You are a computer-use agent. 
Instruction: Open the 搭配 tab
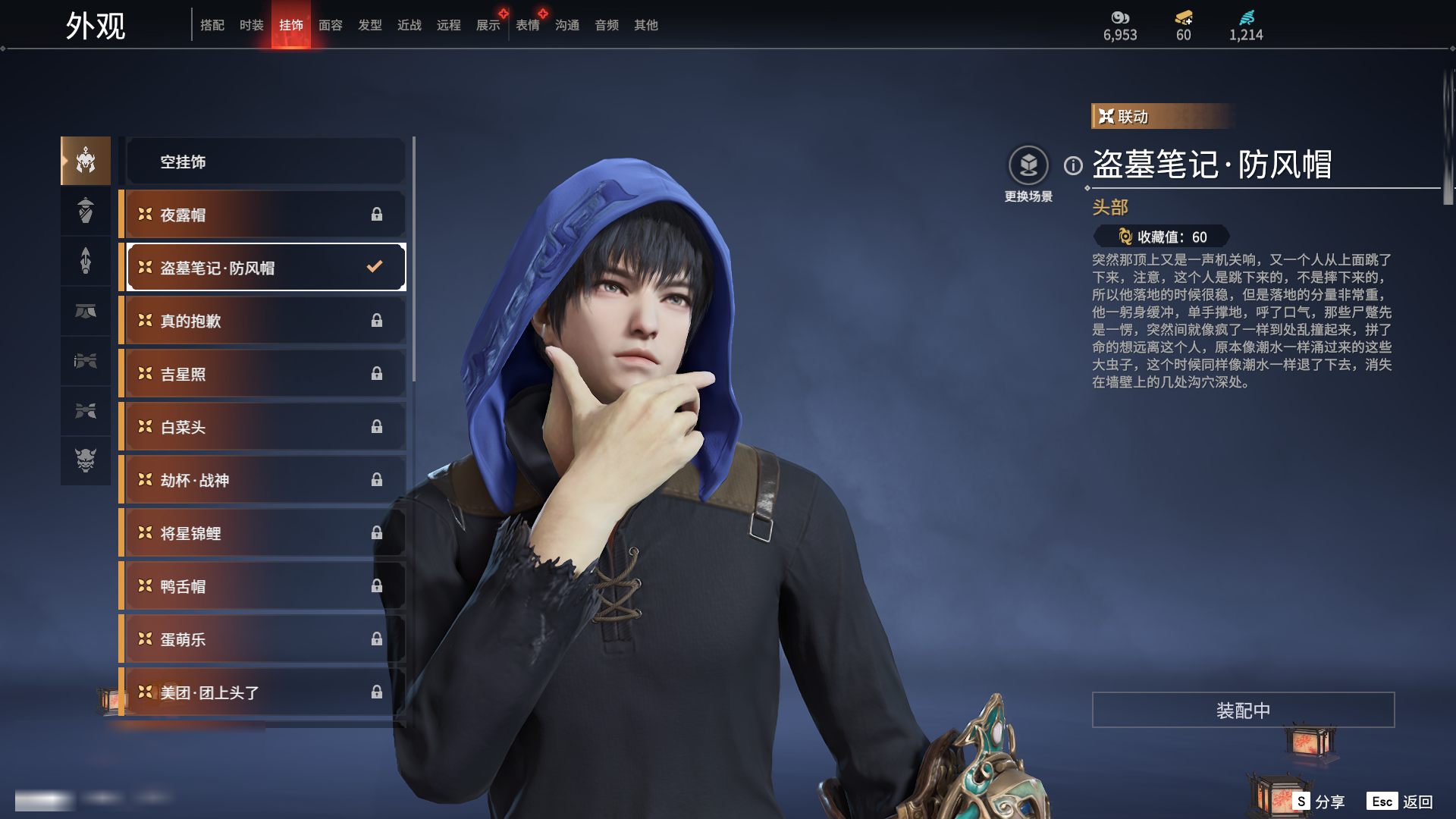212,25
